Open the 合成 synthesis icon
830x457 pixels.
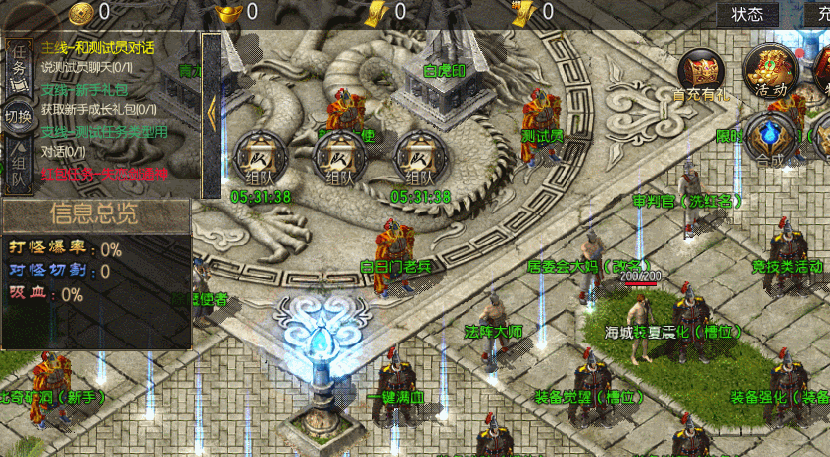770,137
